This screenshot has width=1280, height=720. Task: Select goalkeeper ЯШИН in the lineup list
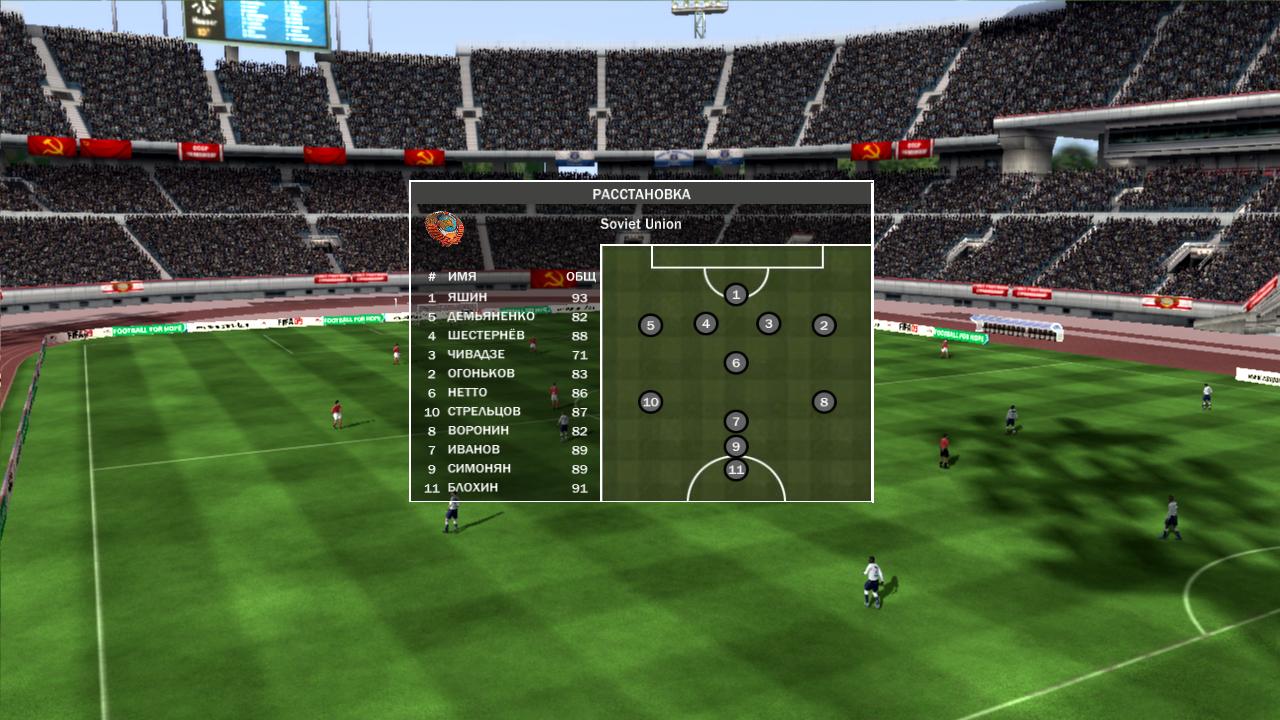click(505, 297)
